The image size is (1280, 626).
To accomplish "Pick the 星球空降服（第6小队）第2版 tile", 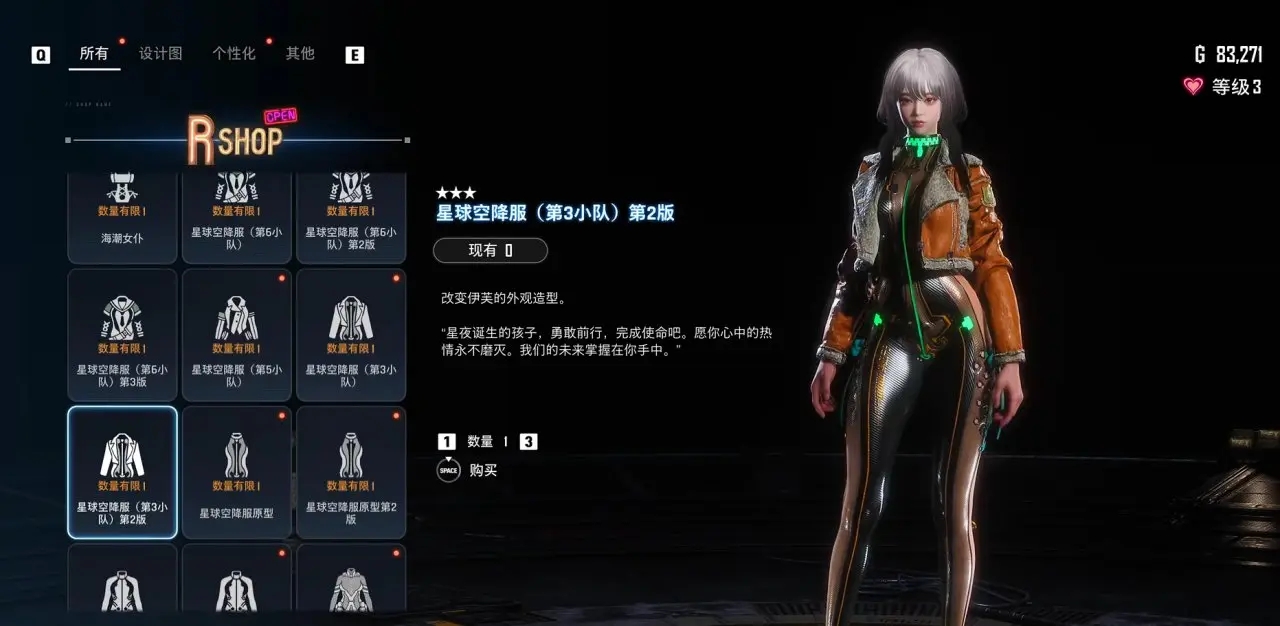I will click(x=351, y=218).
